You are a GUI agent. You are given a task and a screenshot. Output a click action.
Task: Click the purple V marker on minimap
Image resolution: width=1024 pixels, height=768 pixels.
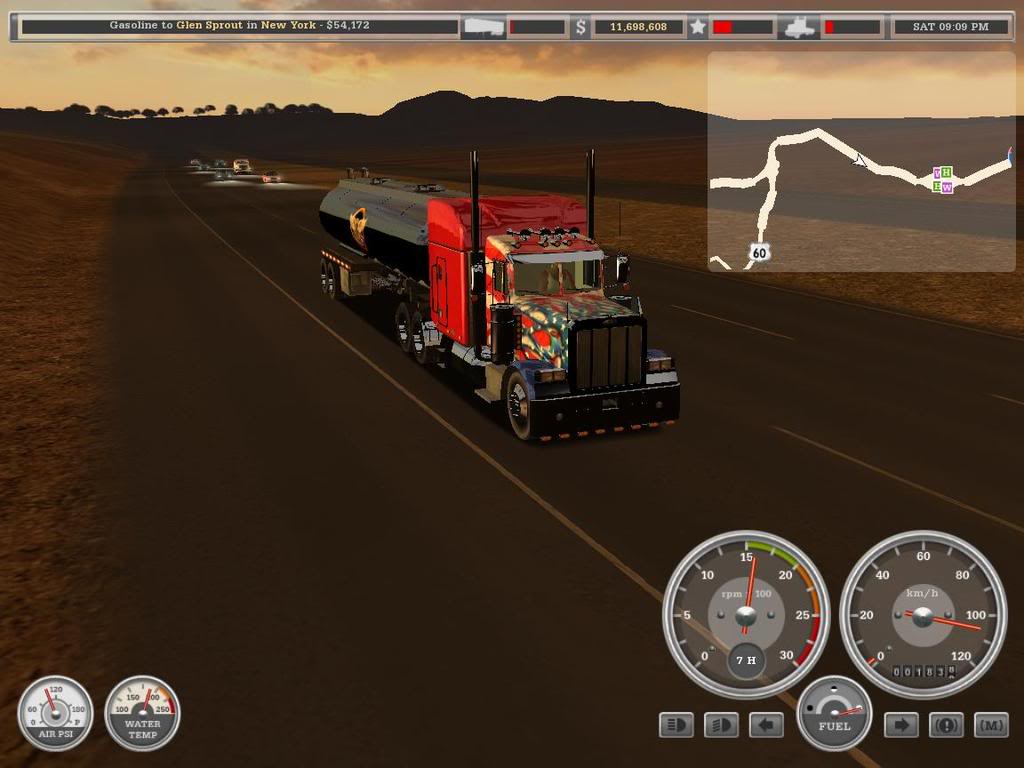coord(937,173)
